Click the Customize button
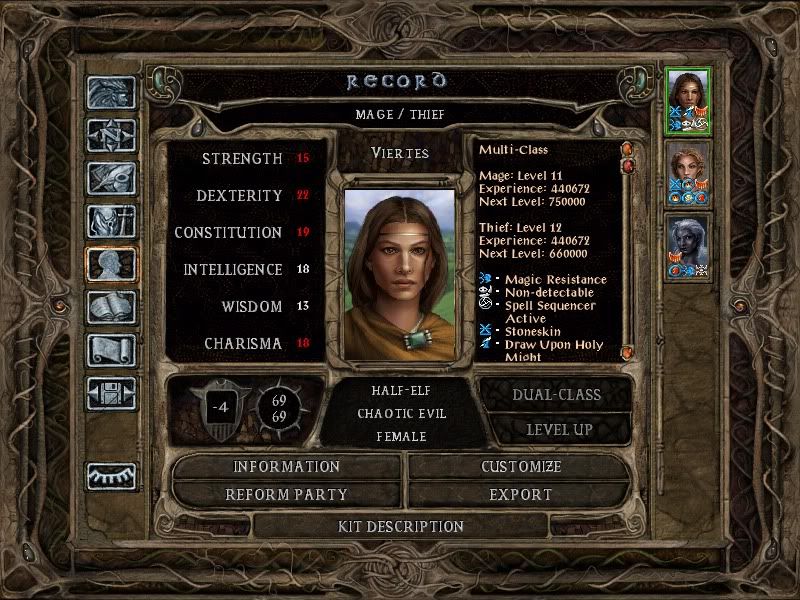The width and height of the screenshot is (800, 600). 520,467
